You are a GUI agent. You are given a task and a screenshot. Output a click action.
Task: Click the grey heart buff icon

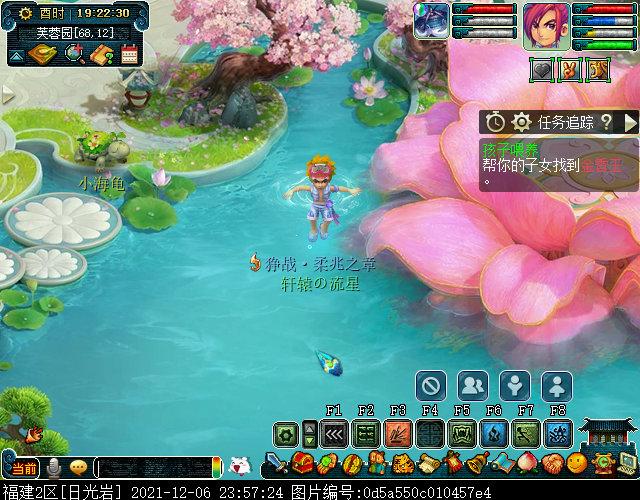pyautogui.click(x=541, y=71)
